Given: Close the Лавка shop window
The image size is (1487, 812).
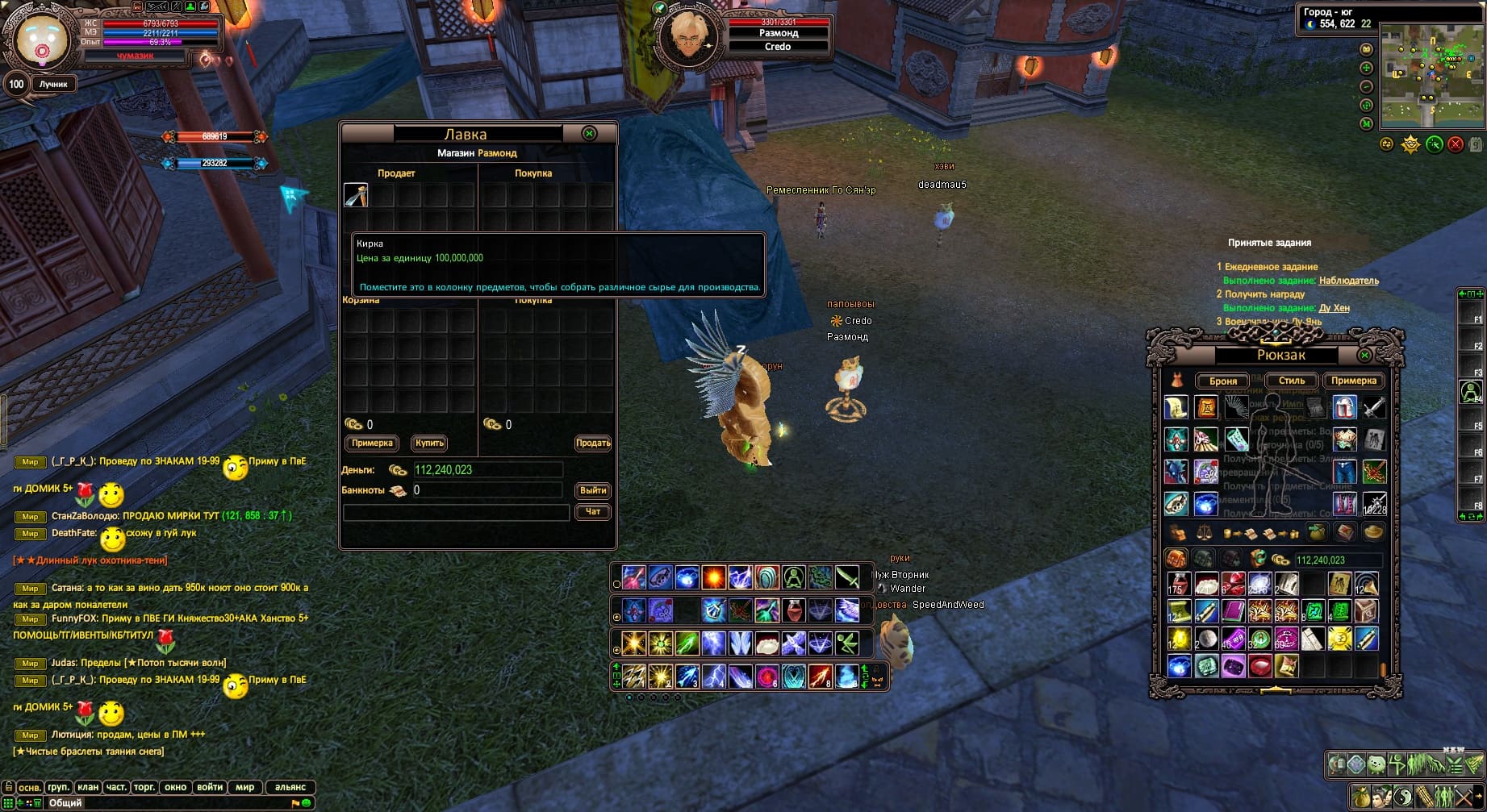Looking at the screenshot, I should point(589,134).
